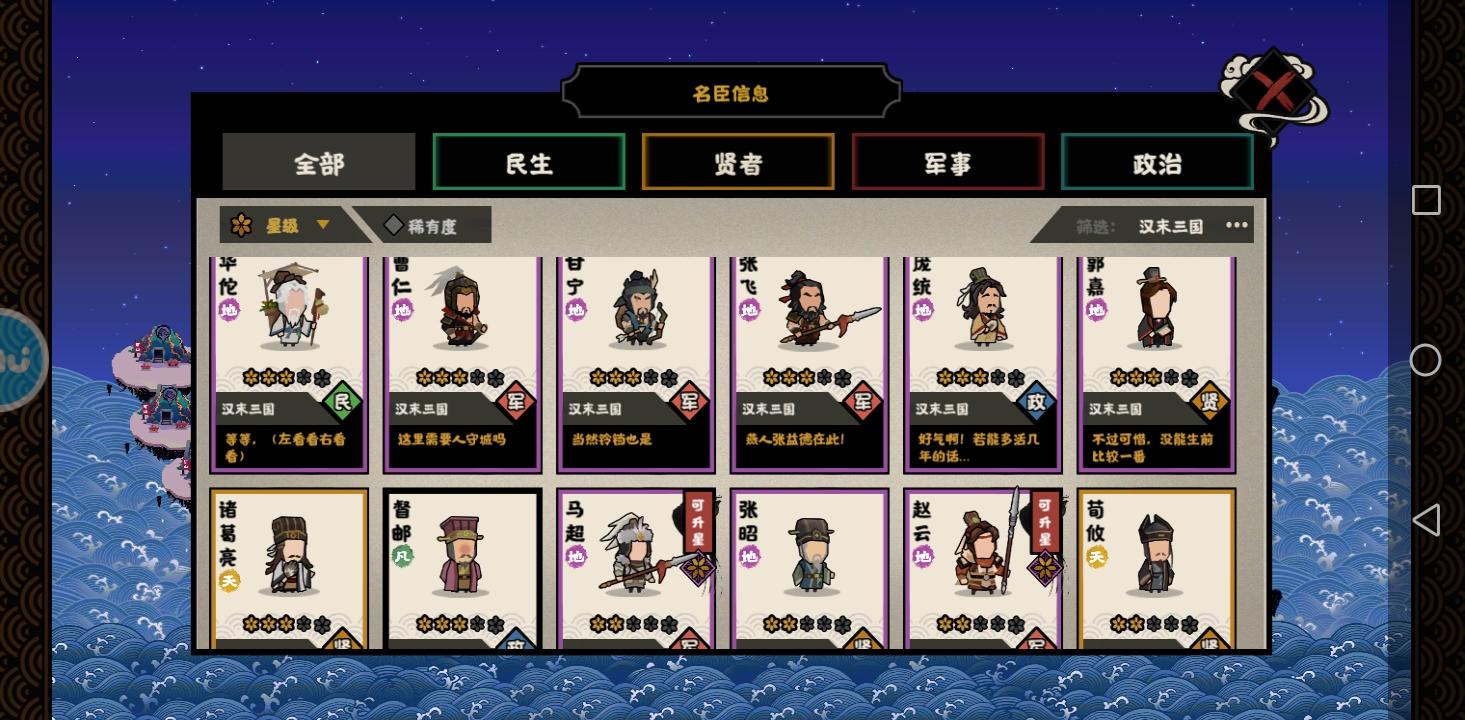Tap the 民 class badge on 华佗's card
The image size is (1465, 720).
tap(344, 402)
